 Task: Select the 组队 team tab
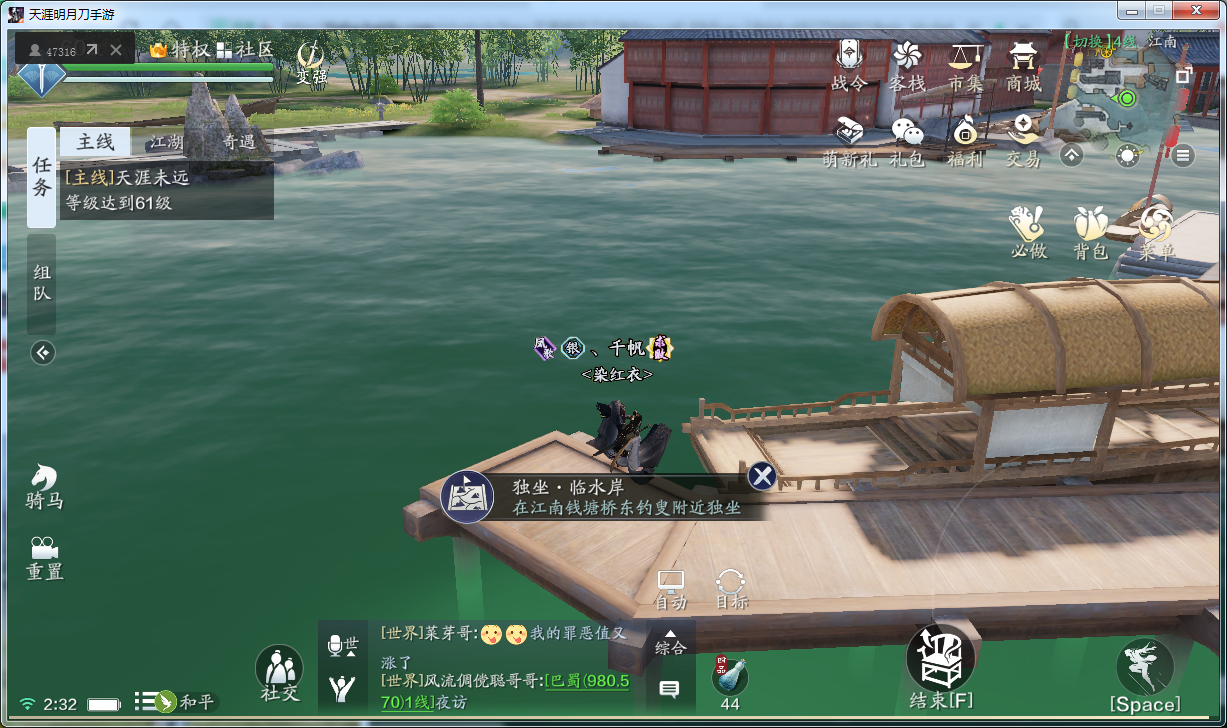(x=42, y=283)
